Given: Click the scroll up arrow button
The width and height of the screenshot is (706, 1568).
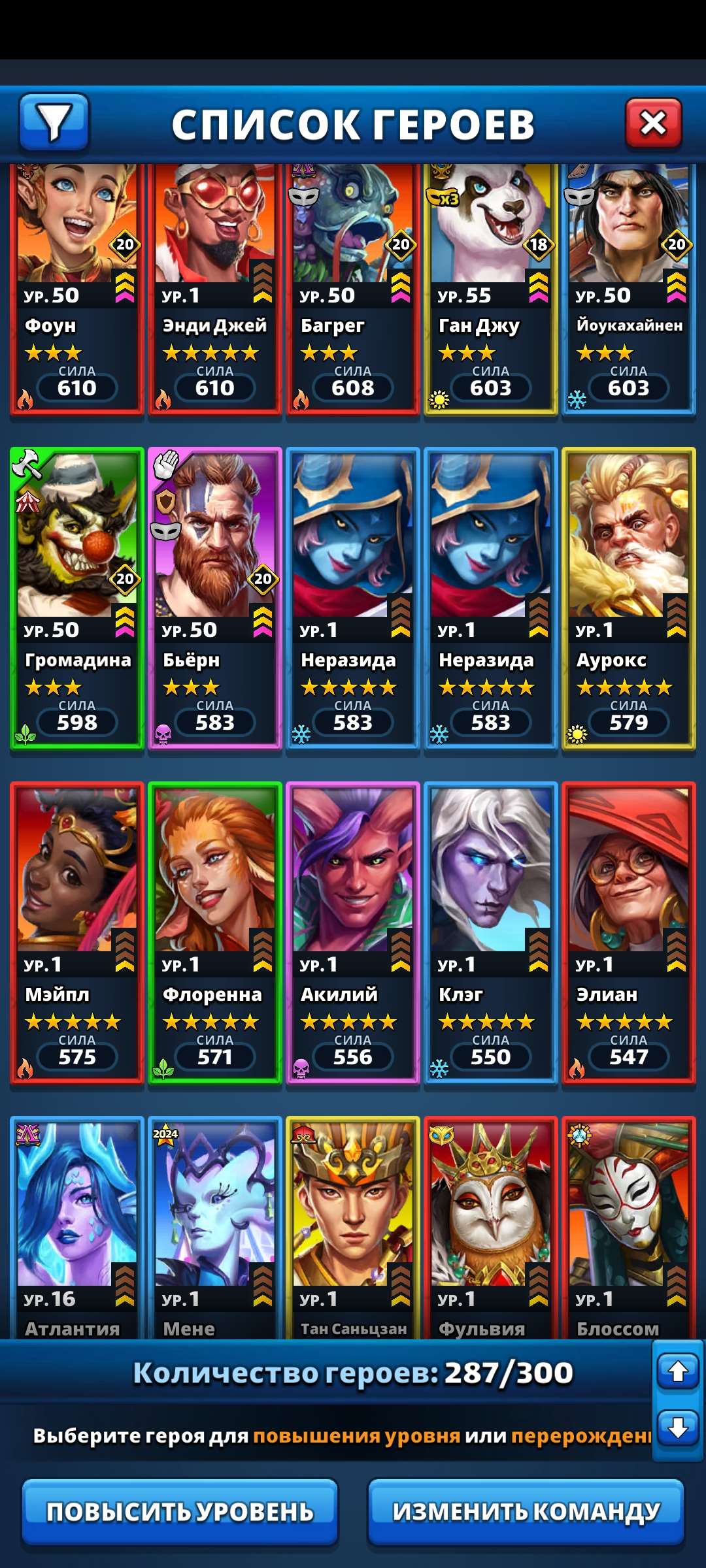Looking at the screenshot, I should pos(678,1371).
